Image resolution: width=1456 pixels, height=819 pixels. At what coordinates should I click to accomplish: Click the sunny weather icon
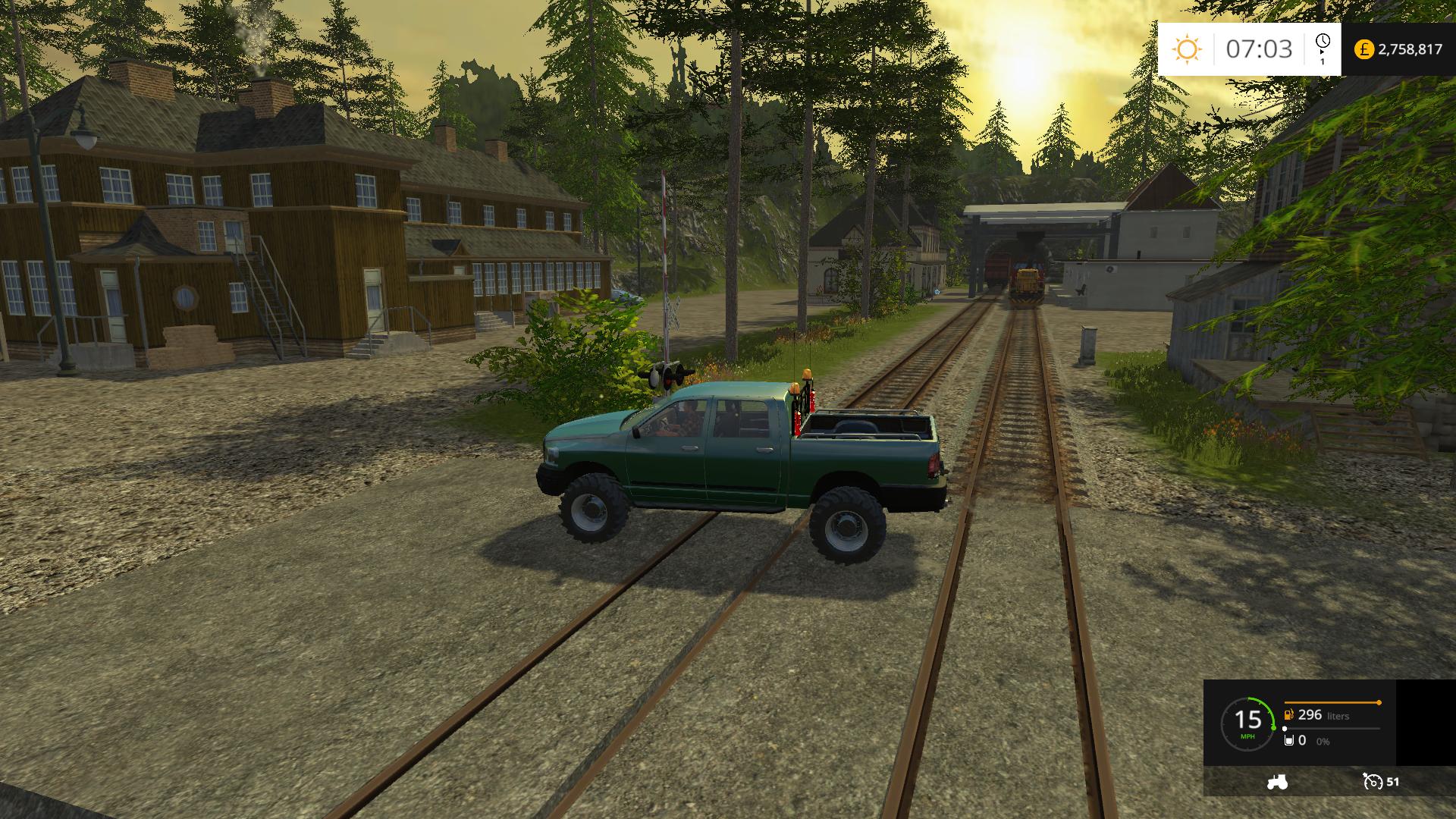[x=1187, y=49]
